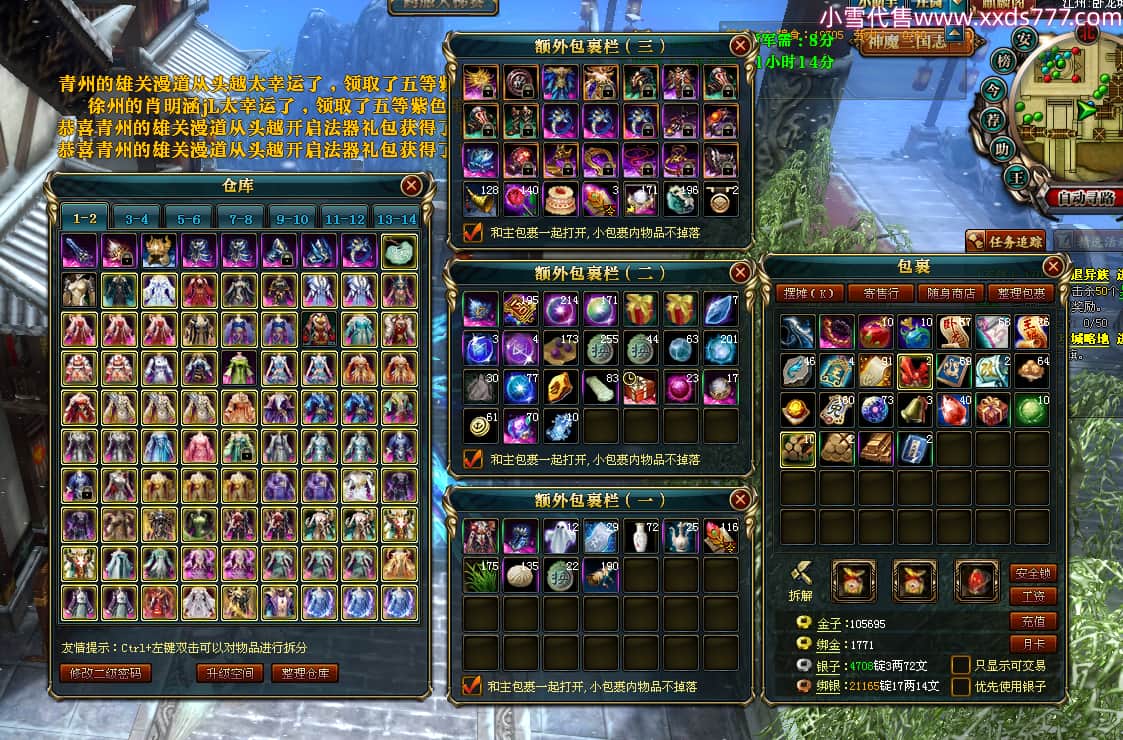Viewport: 1123px width, 740px height.
Task: Close the 额外包裹栏（三）panel
Action: point(740,45)
